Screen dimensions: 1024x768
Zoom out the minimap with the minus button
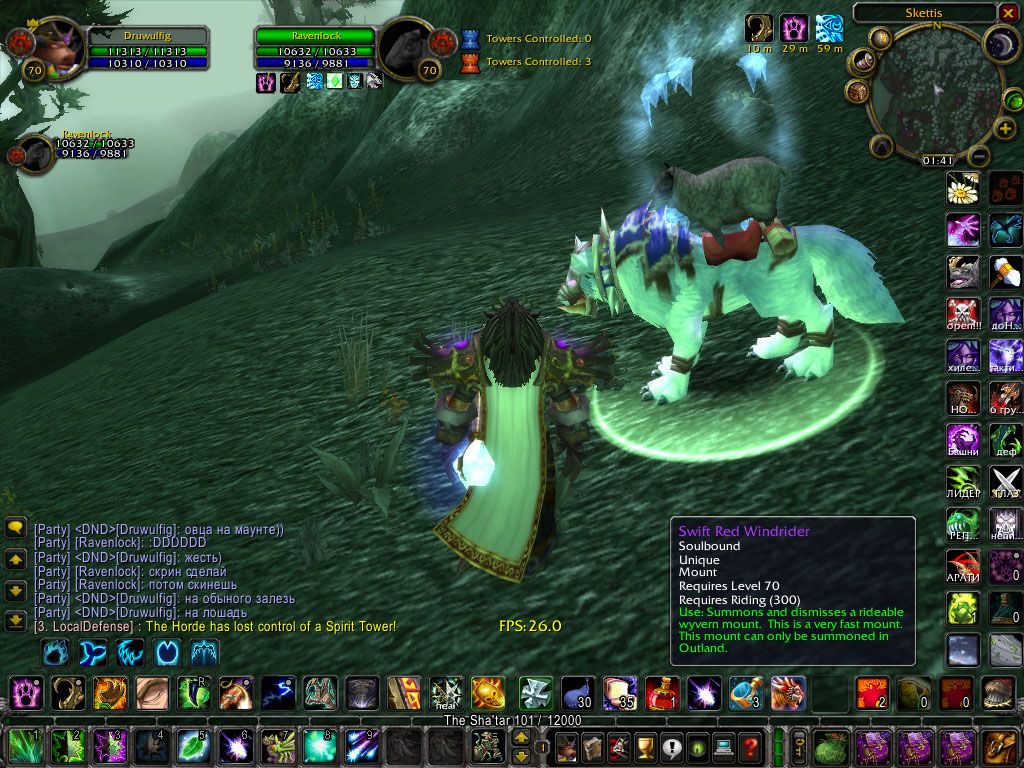(980, 157)
